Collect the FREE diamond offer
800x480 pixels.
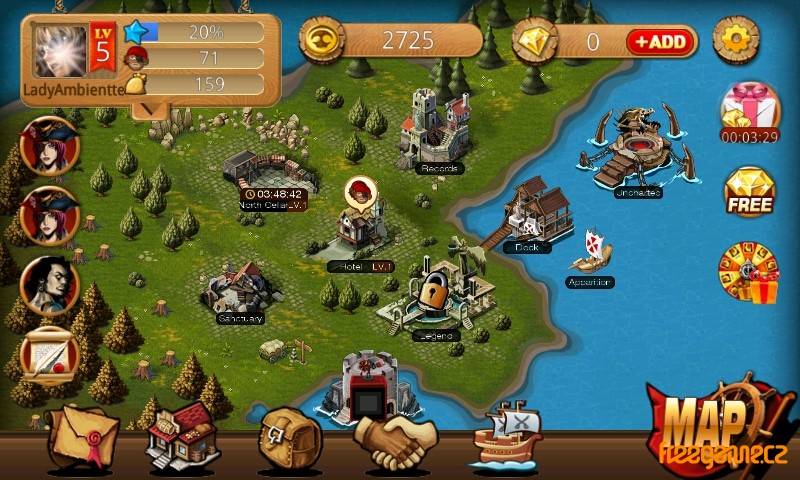[x=749, y=192]
